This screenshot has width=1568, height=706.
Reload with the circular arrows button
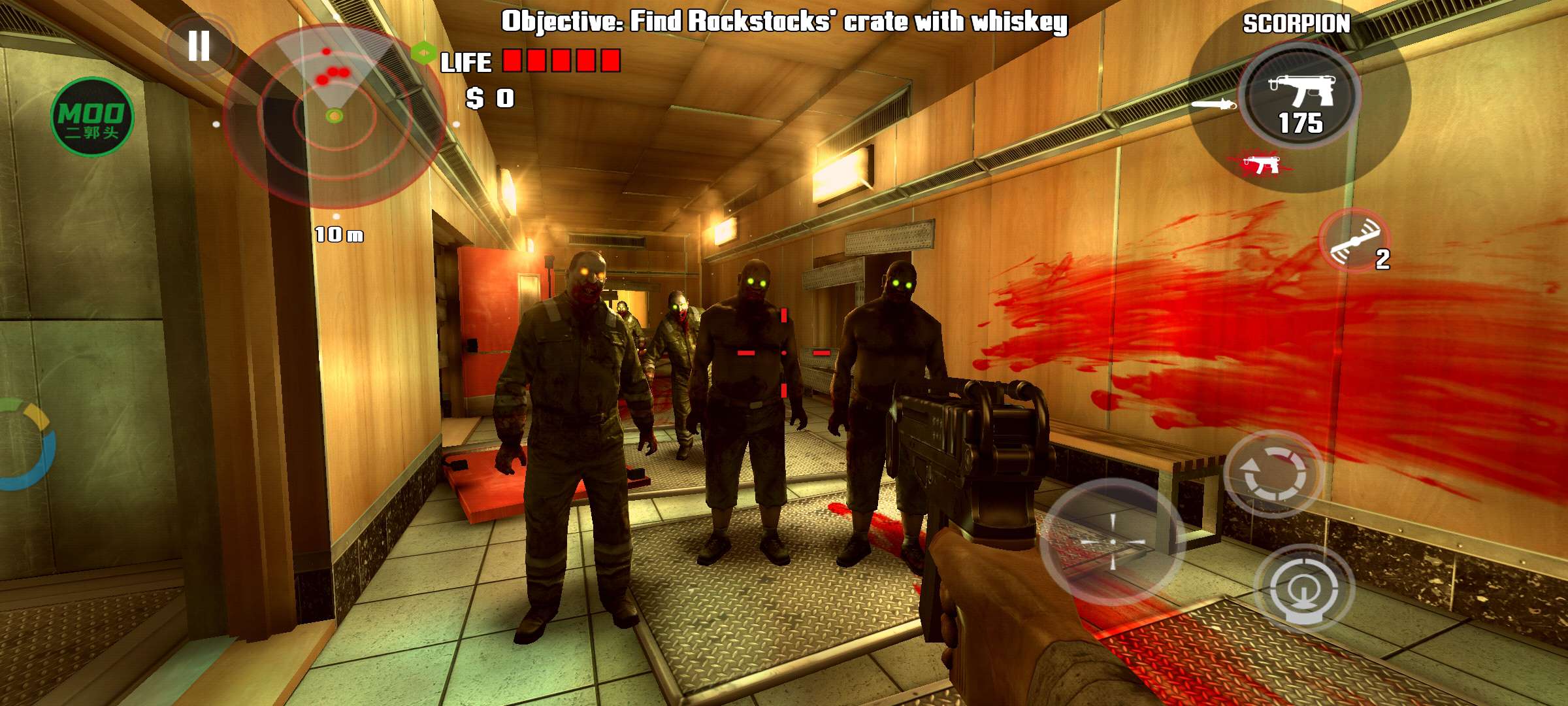[1273, 473]
